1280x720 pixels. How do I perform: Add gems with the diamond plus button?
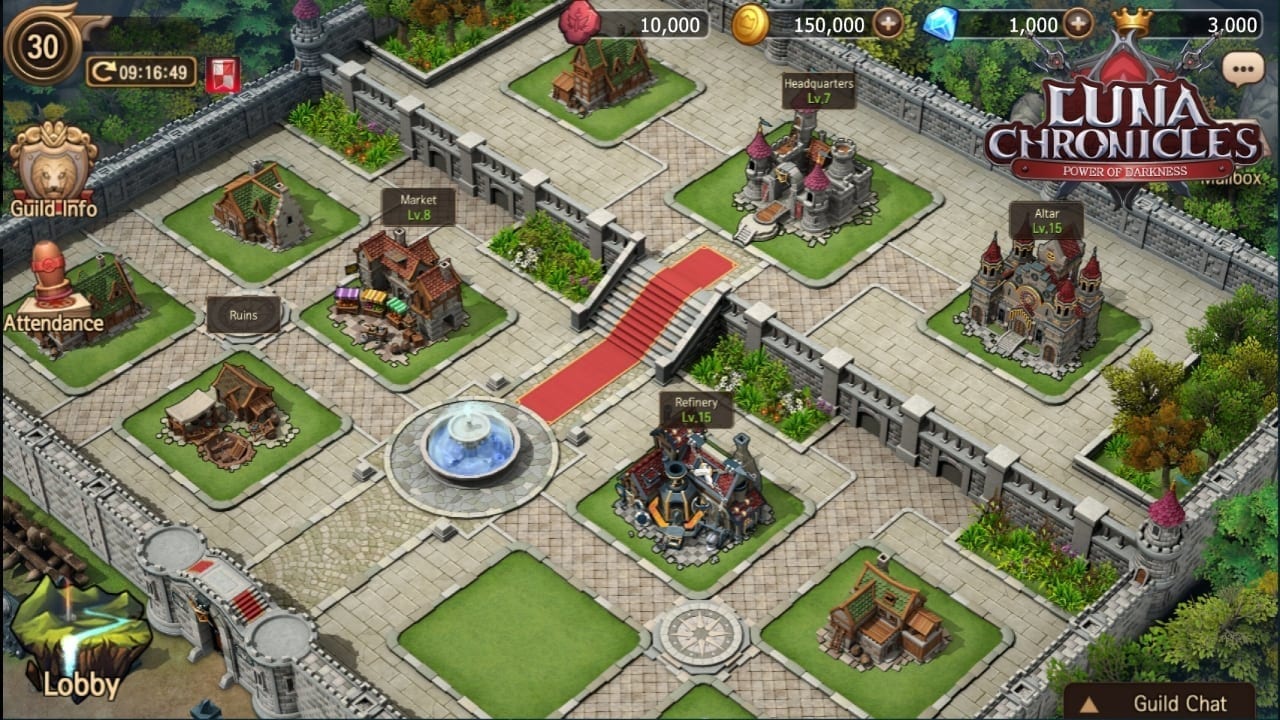(x=1077, y=24)
